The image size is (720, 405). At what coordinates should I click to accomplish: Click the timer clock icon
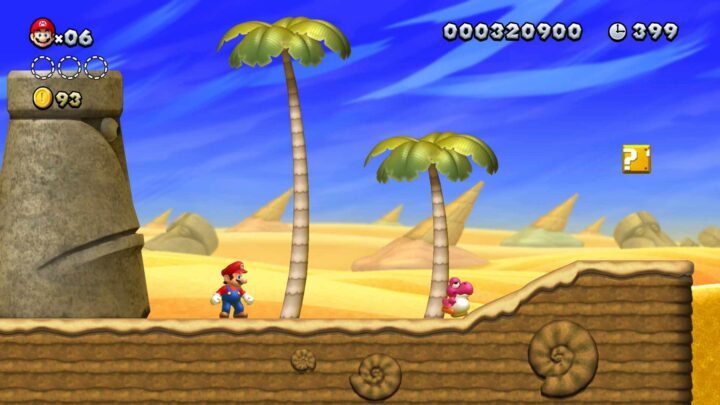point(617,32)
